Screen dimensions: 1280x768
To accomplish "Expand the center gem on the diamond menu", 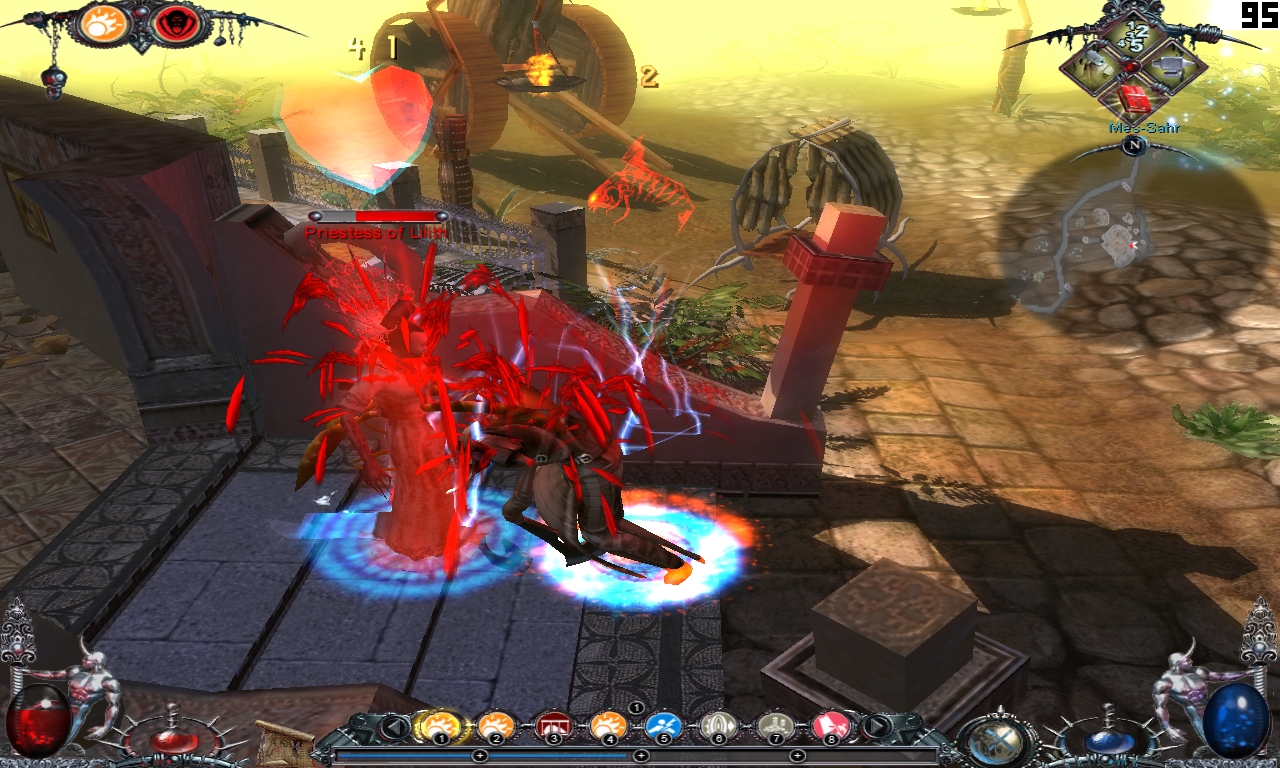I will coord(1132,64).
